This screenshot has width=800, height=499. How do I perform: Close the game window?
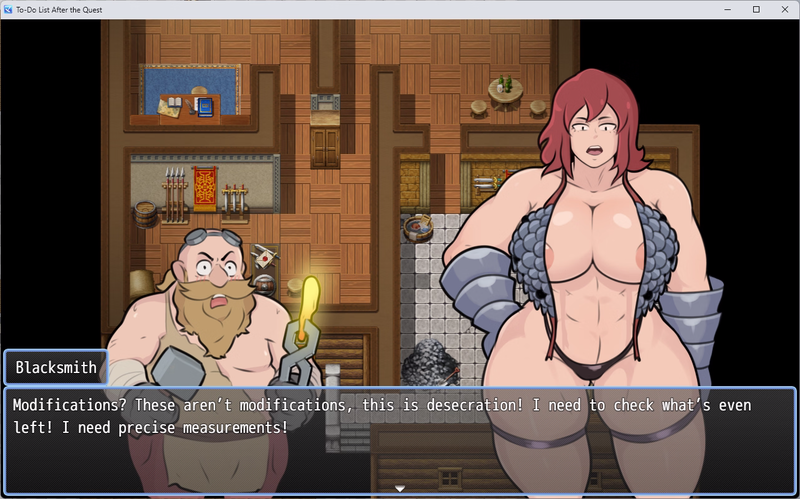pos(783,9)
